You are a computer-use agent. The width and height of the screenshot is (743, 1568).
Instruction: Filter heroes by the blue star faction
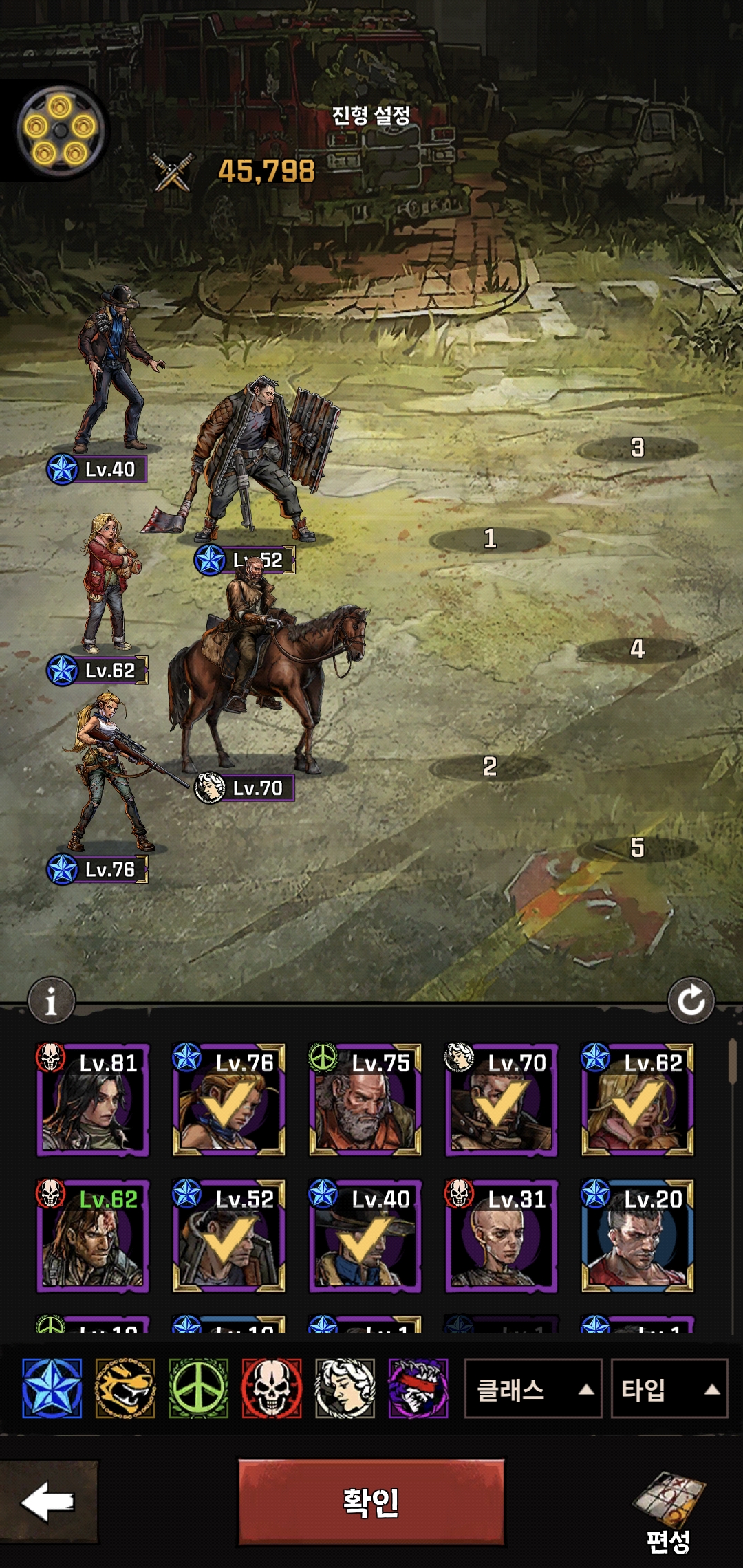tap(52, 1389)
